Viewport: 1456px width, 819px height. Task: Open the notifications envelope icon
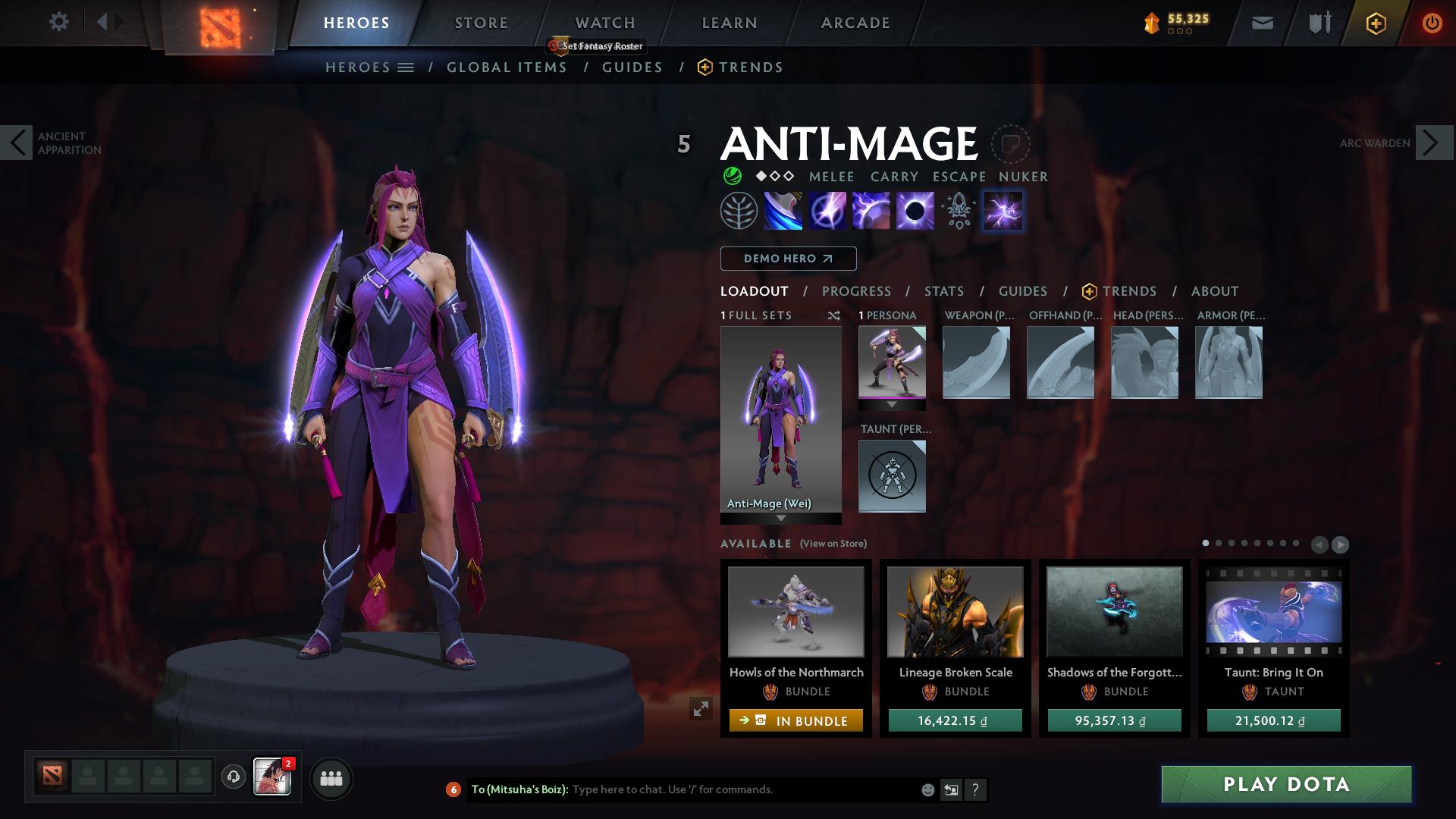[1262, 23]
